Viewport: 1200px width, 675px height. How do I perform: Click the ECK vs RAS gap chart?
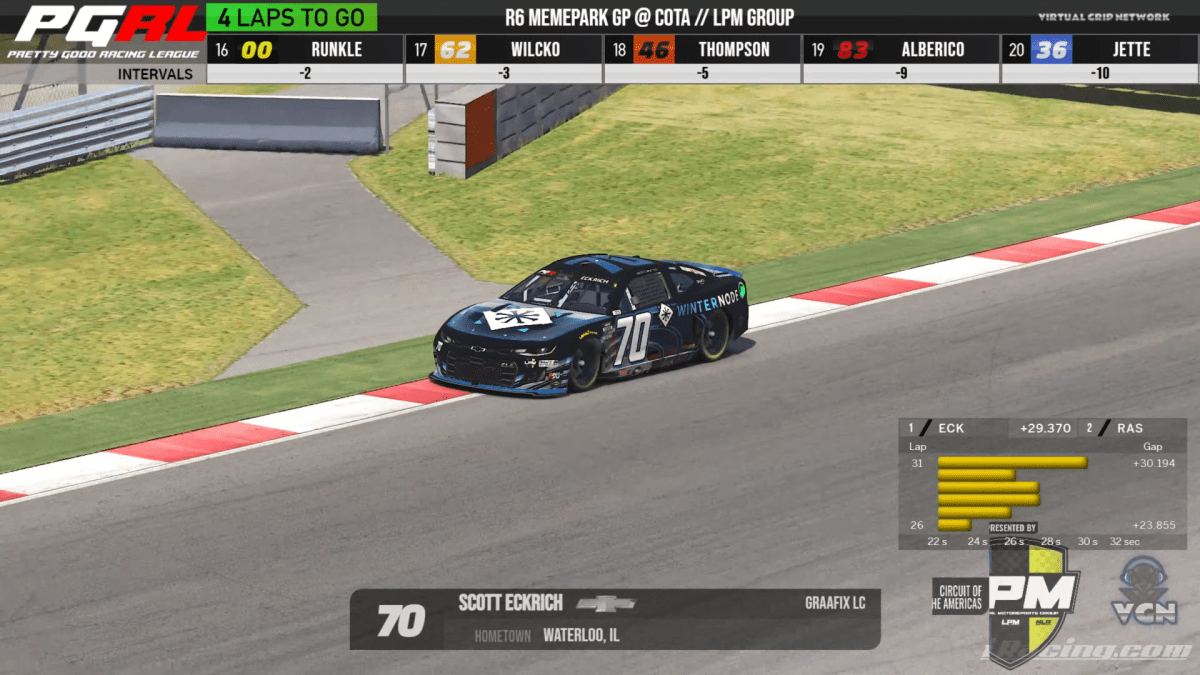pyautogui.click(x=1042, y=484)
